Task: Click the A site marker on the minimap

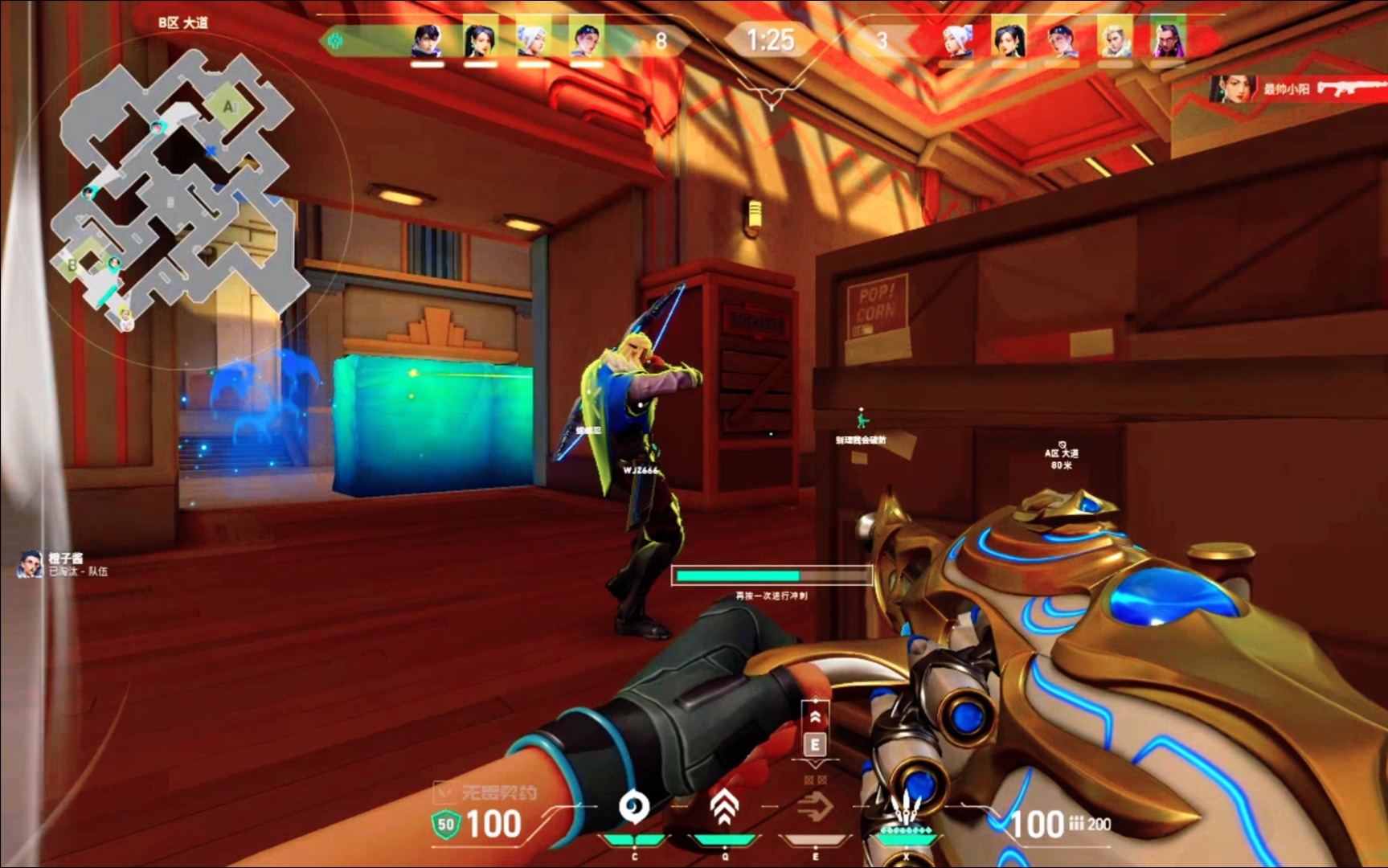Action: pyautogui.click(x=229, y=106)
